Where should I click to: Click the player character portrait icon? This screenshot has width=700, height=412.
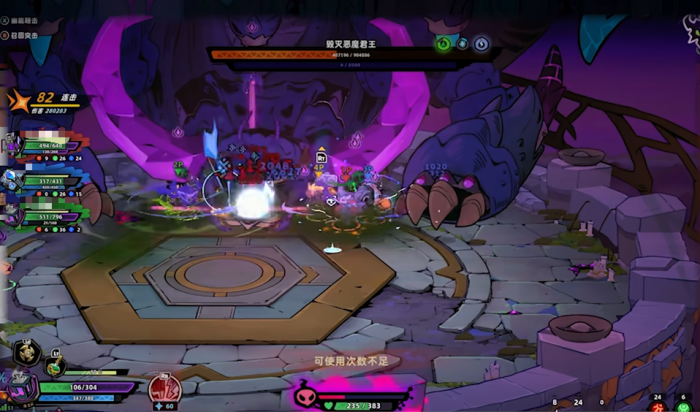(x=19, y=388)
